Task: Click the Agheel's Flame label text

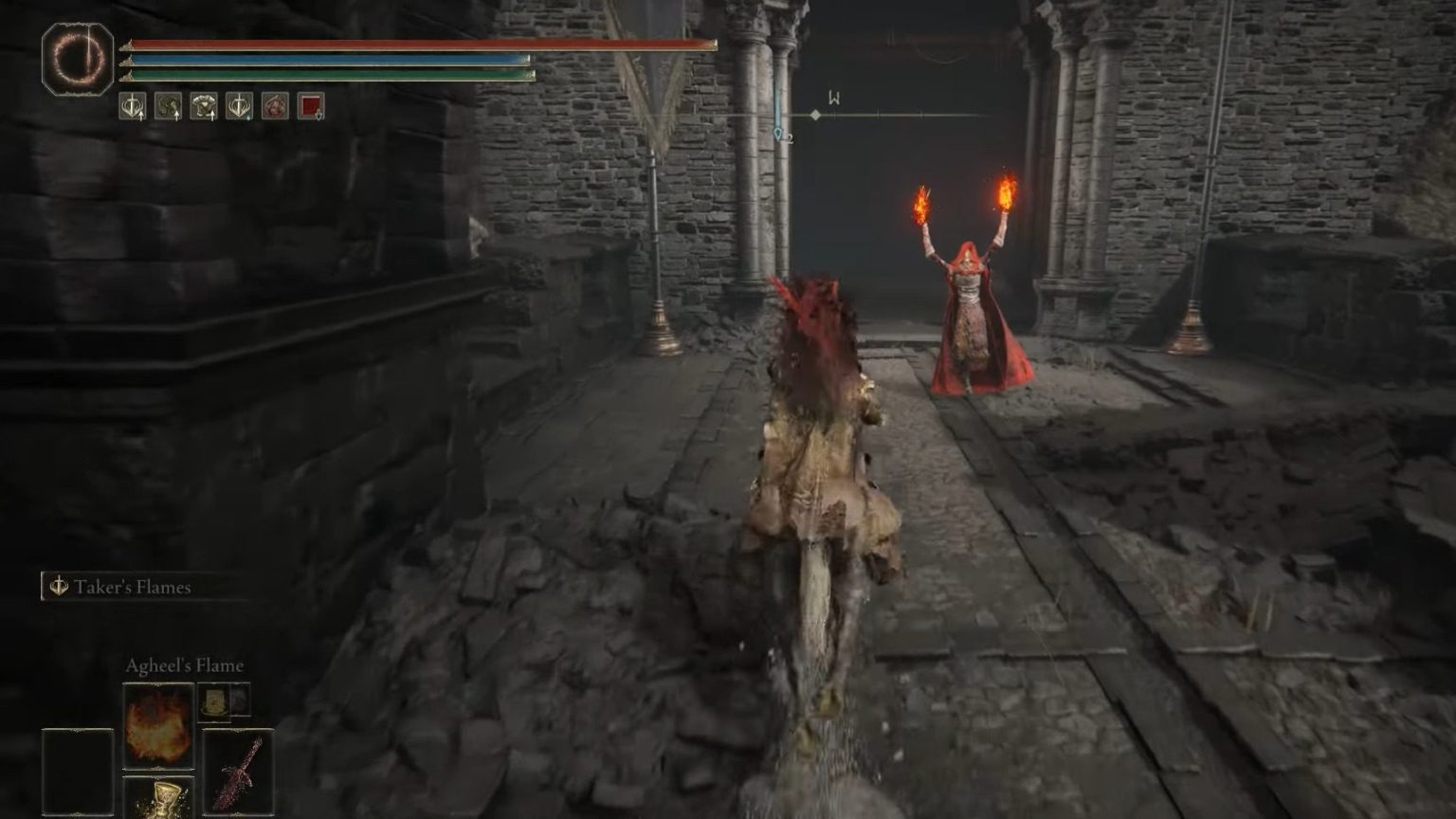Action: (183, 665)
